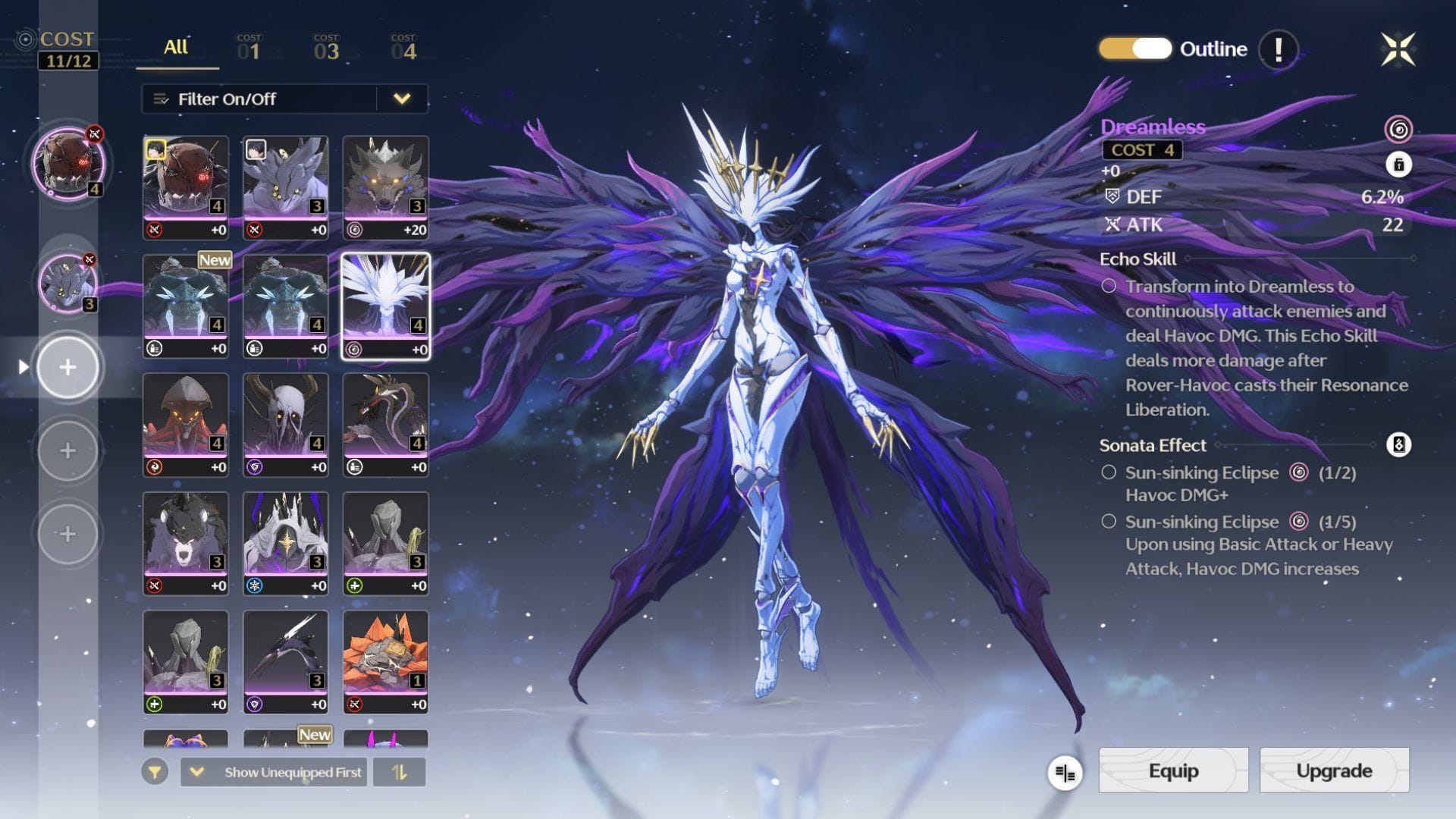Expand the Filter On/Off dropdown

click(x=402, y=99)
